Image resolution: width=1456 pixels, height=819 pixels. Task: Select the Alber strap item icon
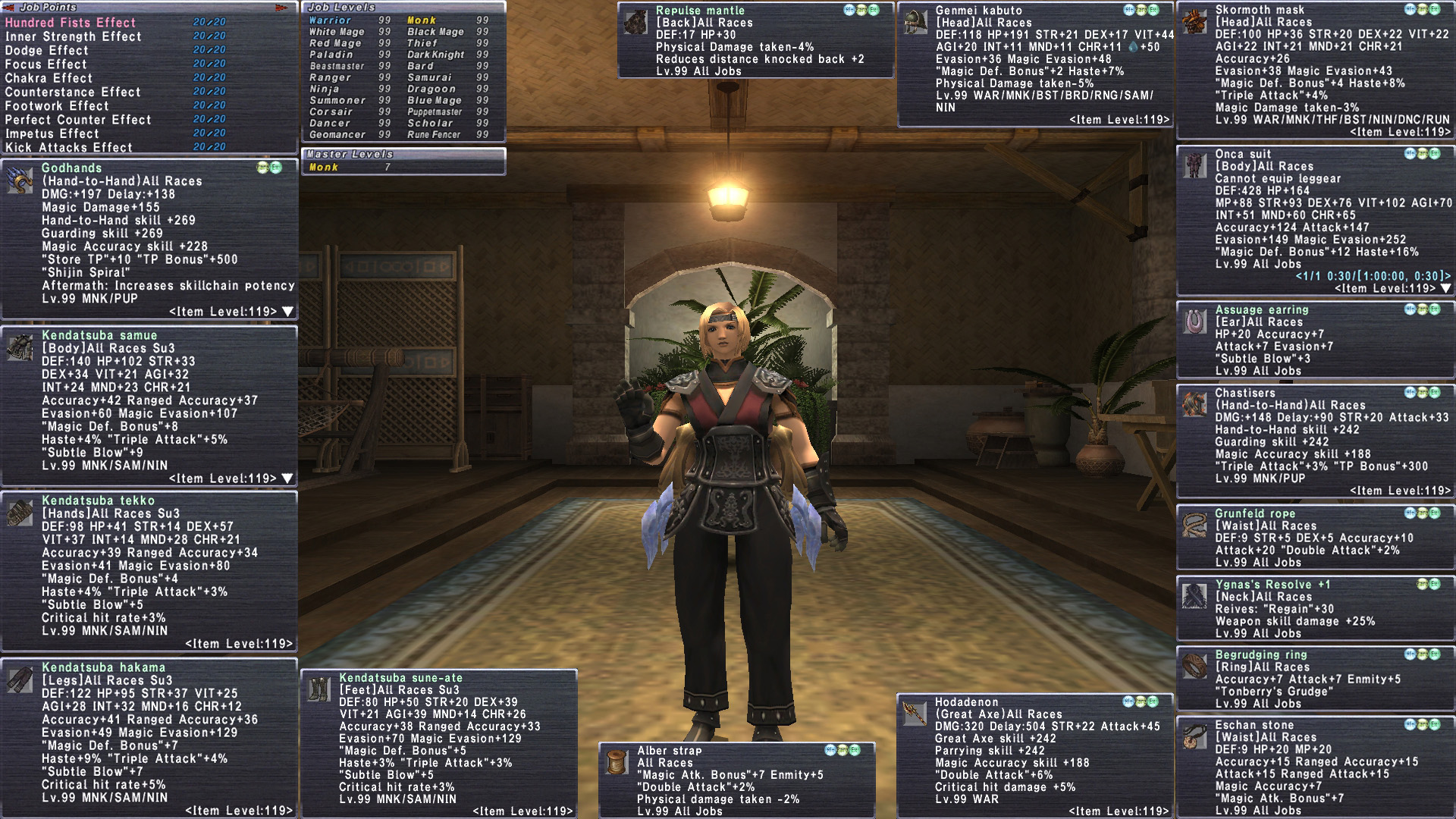click(x=617, y=762)
